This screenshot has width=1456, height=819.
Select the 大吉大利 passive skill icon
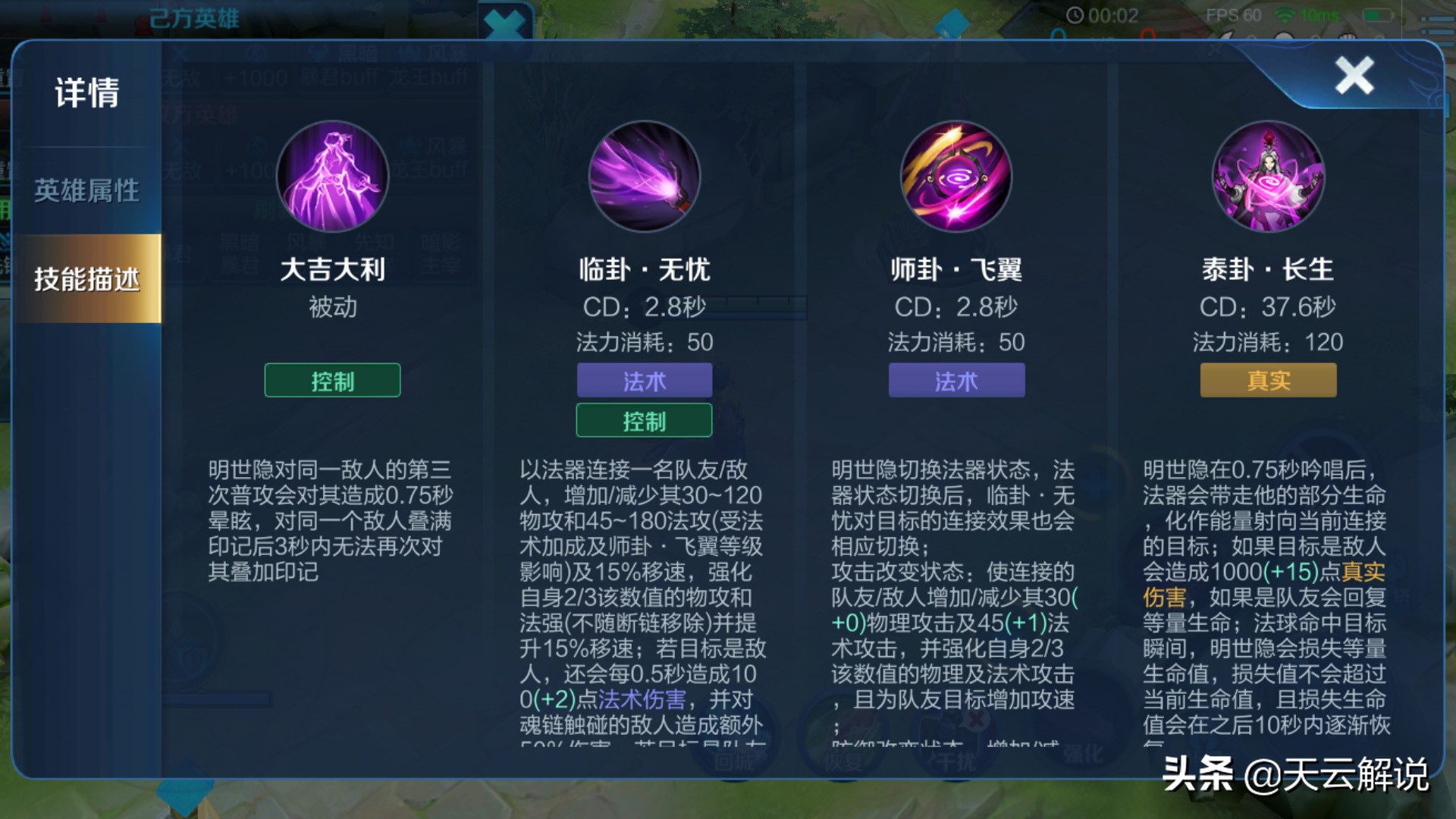click(x=332, y=176)
